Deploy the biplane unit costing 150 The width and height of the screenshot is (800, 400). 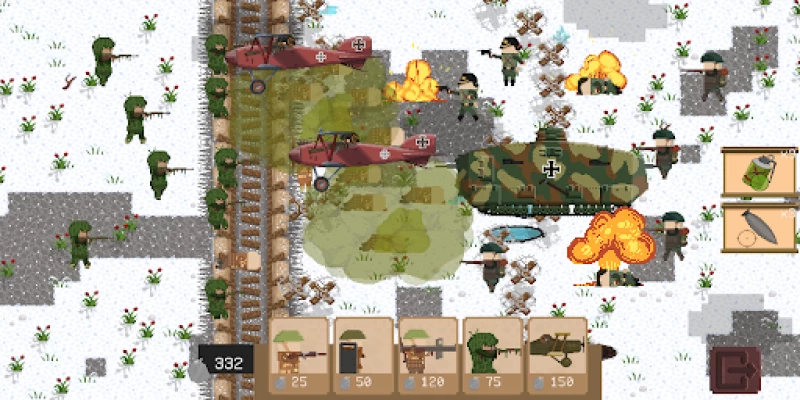(557, 353)
